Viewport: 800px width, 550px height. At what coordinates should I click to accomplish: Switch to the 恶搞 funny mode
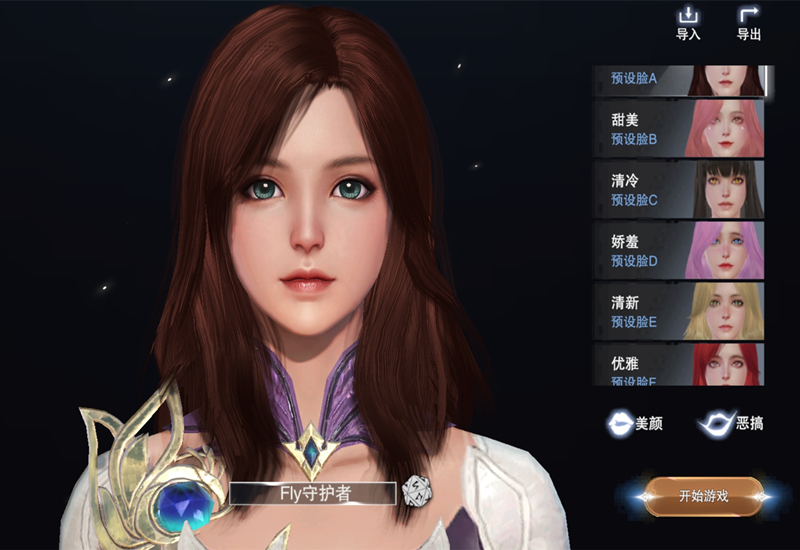coord(733,424)
